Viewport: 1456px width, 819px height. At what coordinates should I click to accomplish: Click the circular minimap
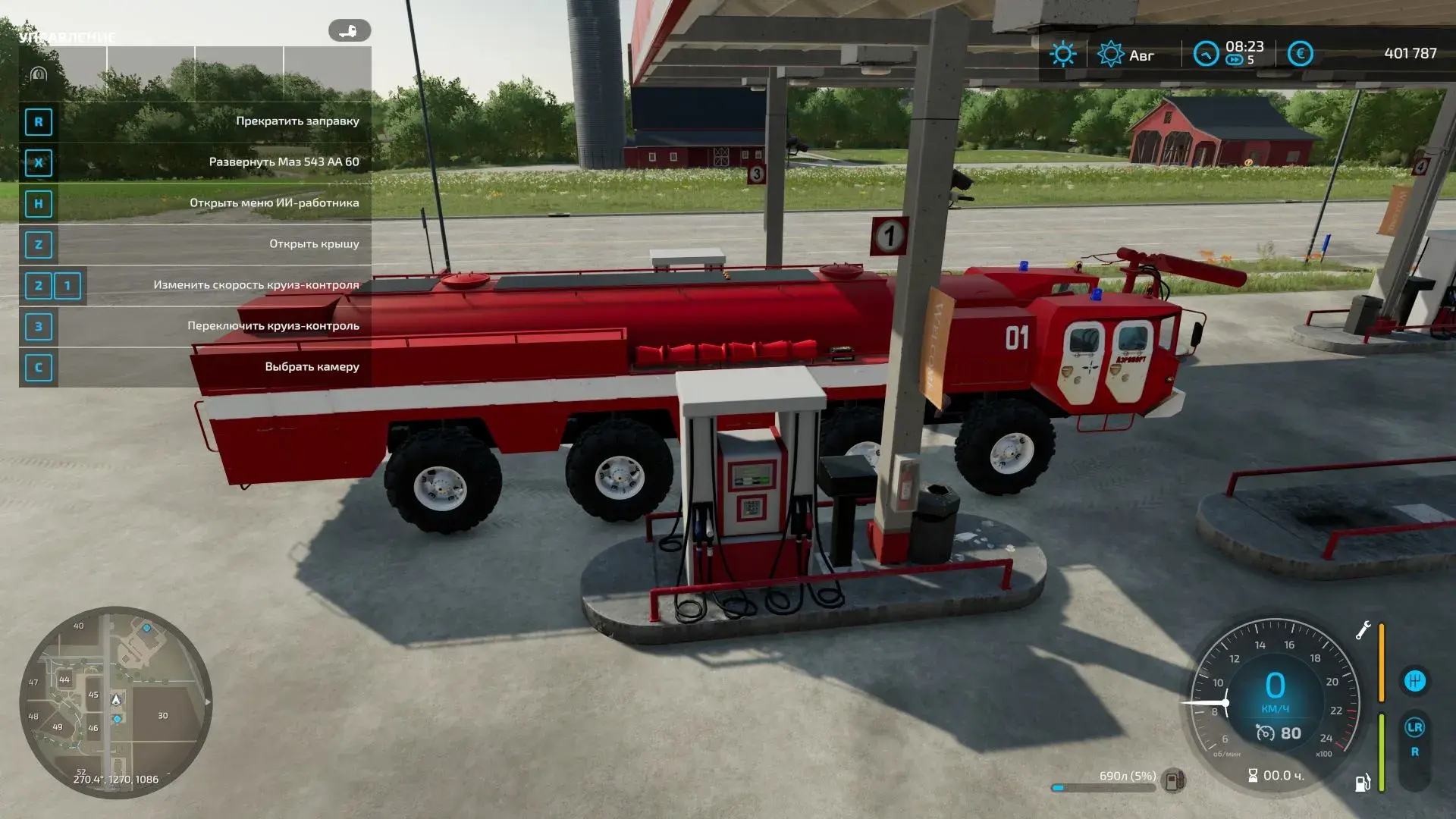tap(115, 703)
